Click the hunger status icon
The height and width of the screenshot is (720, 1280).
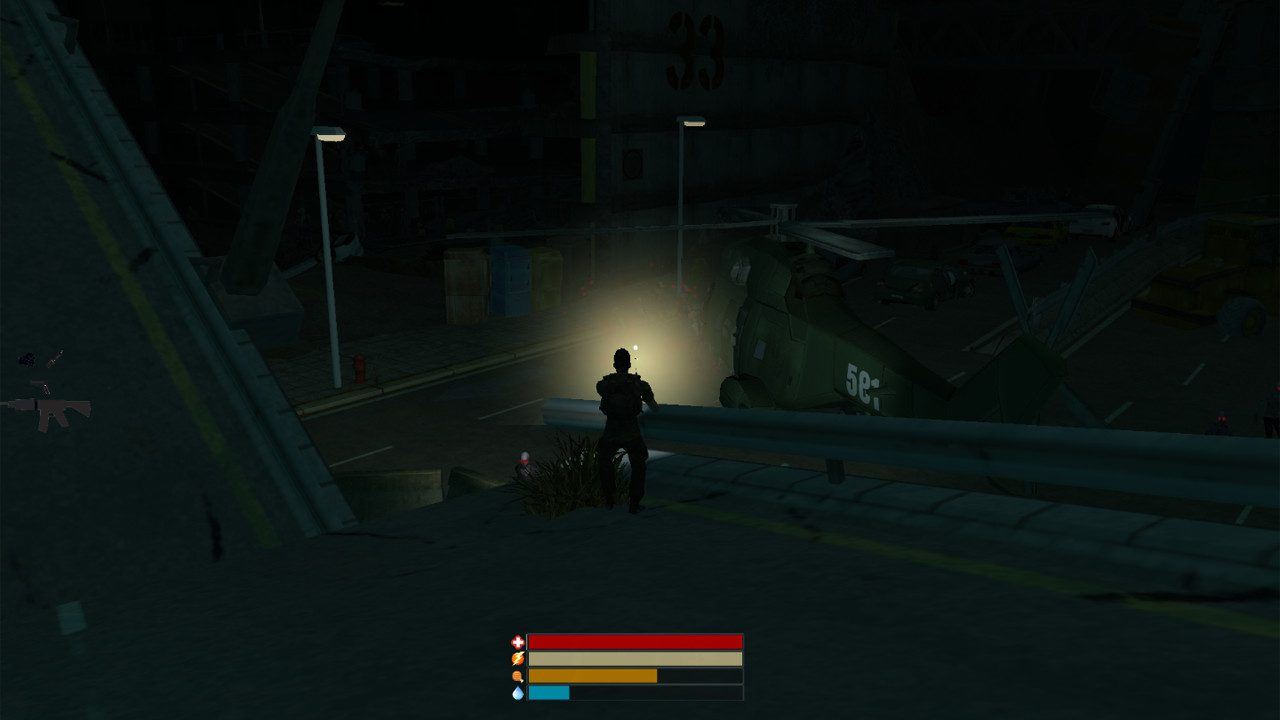click(x=516, y=675)
